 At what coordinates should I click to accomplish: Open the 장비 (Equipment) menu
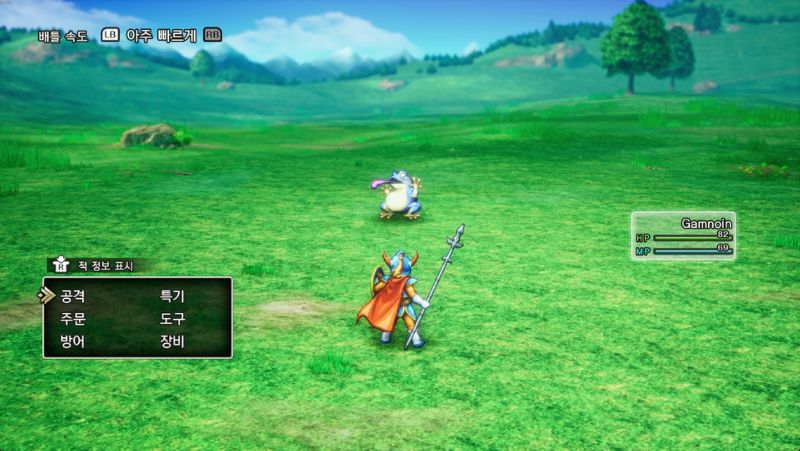click(172, 342)
